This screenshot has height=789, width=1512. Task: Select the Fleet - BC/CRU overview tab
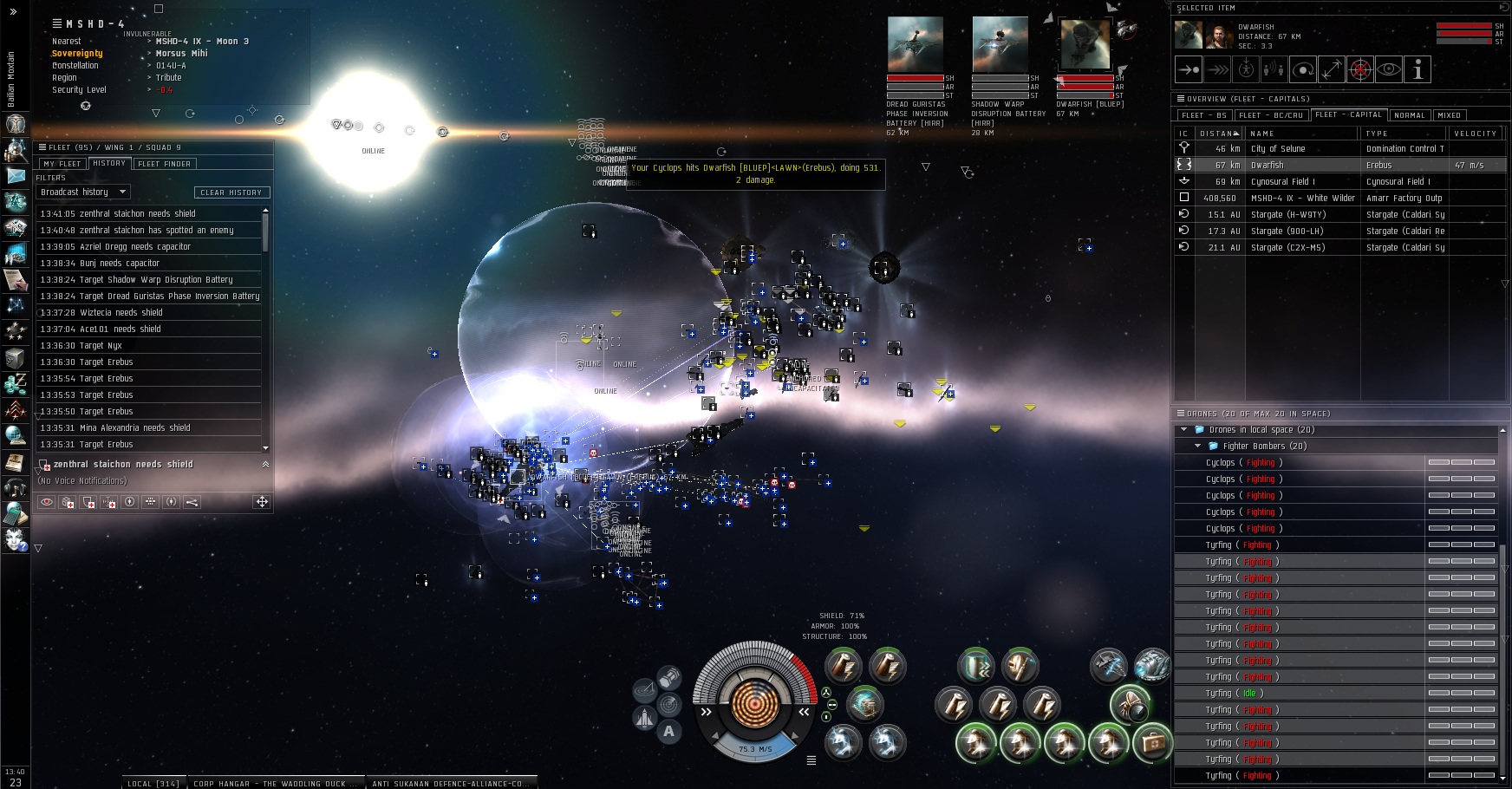coord(1271,115)
